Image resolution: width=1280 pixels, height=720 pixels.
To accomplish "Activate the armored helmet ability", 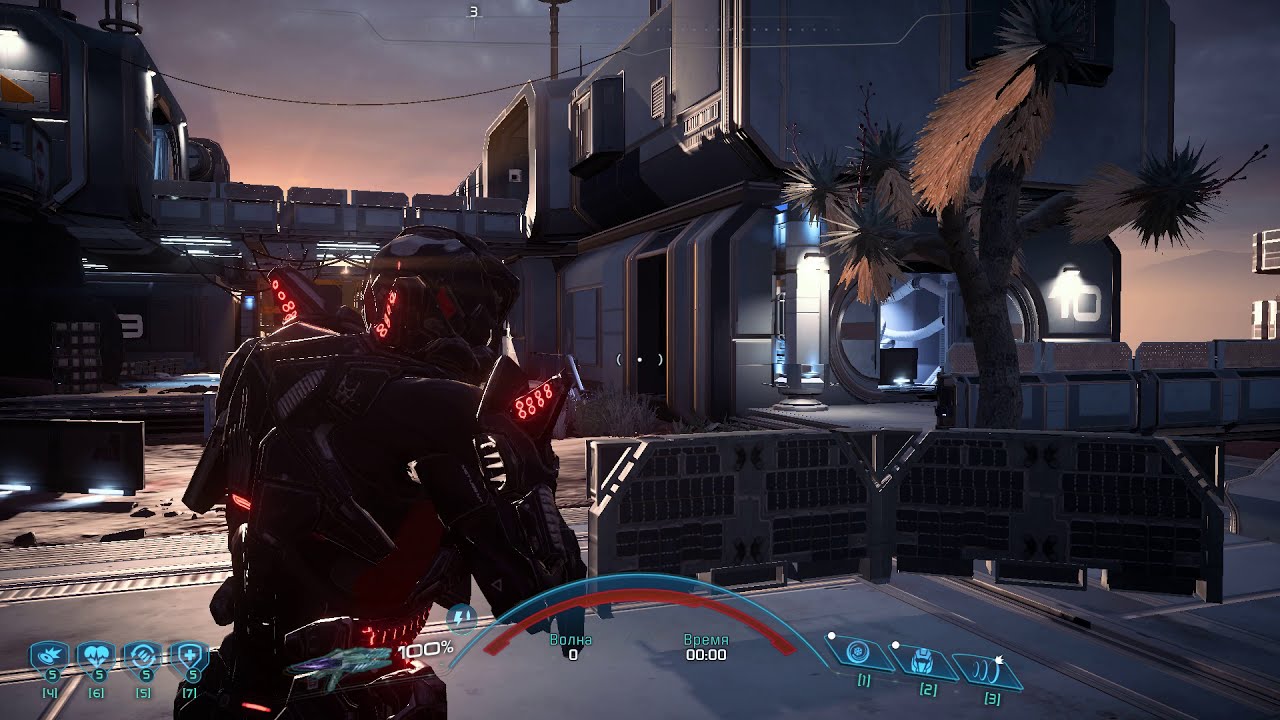I will click(x=924, y=660).
